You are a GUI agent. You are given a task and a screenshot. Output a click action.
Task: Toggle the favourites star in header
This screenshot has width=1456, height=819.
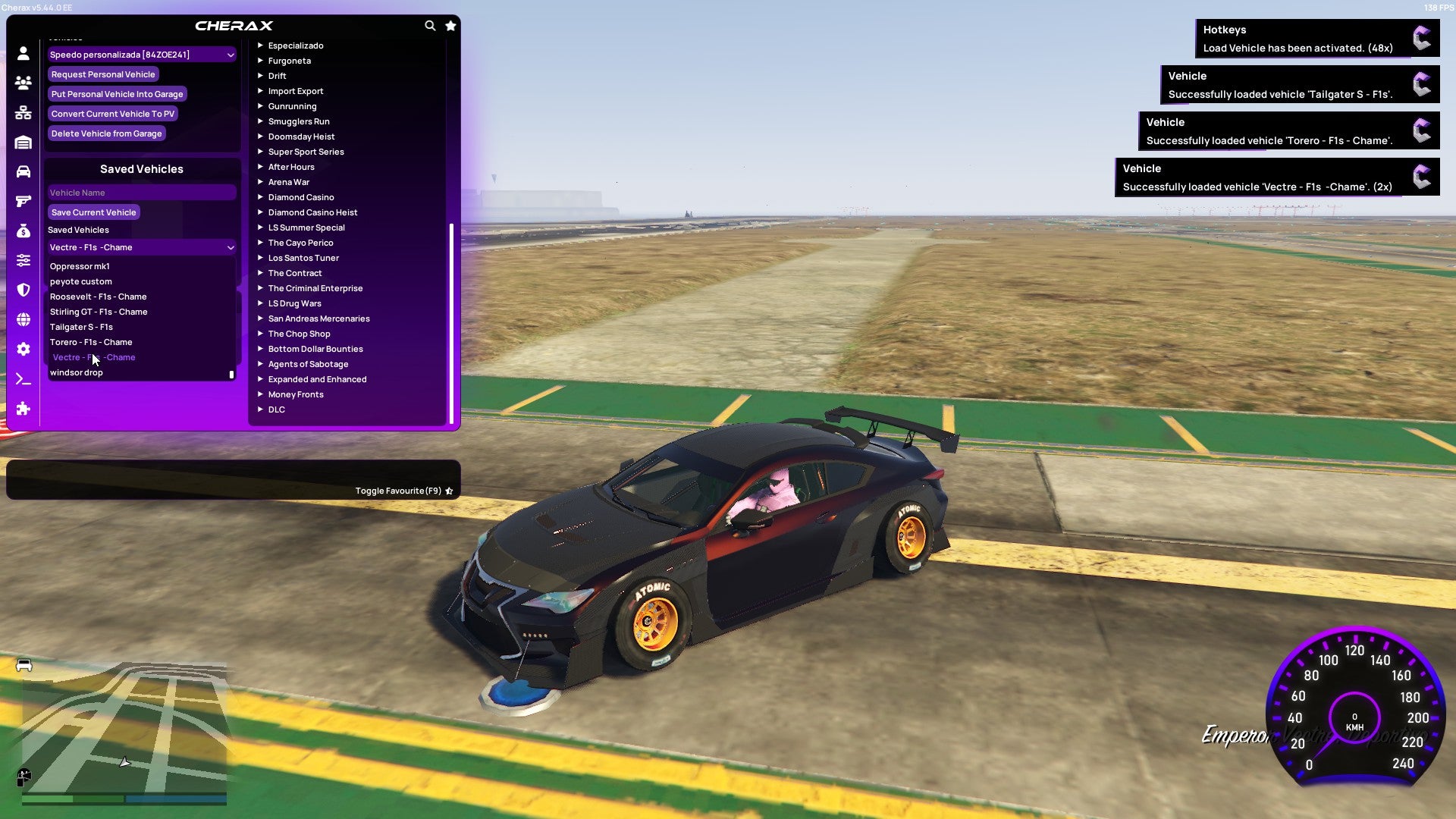pos(450,25)
